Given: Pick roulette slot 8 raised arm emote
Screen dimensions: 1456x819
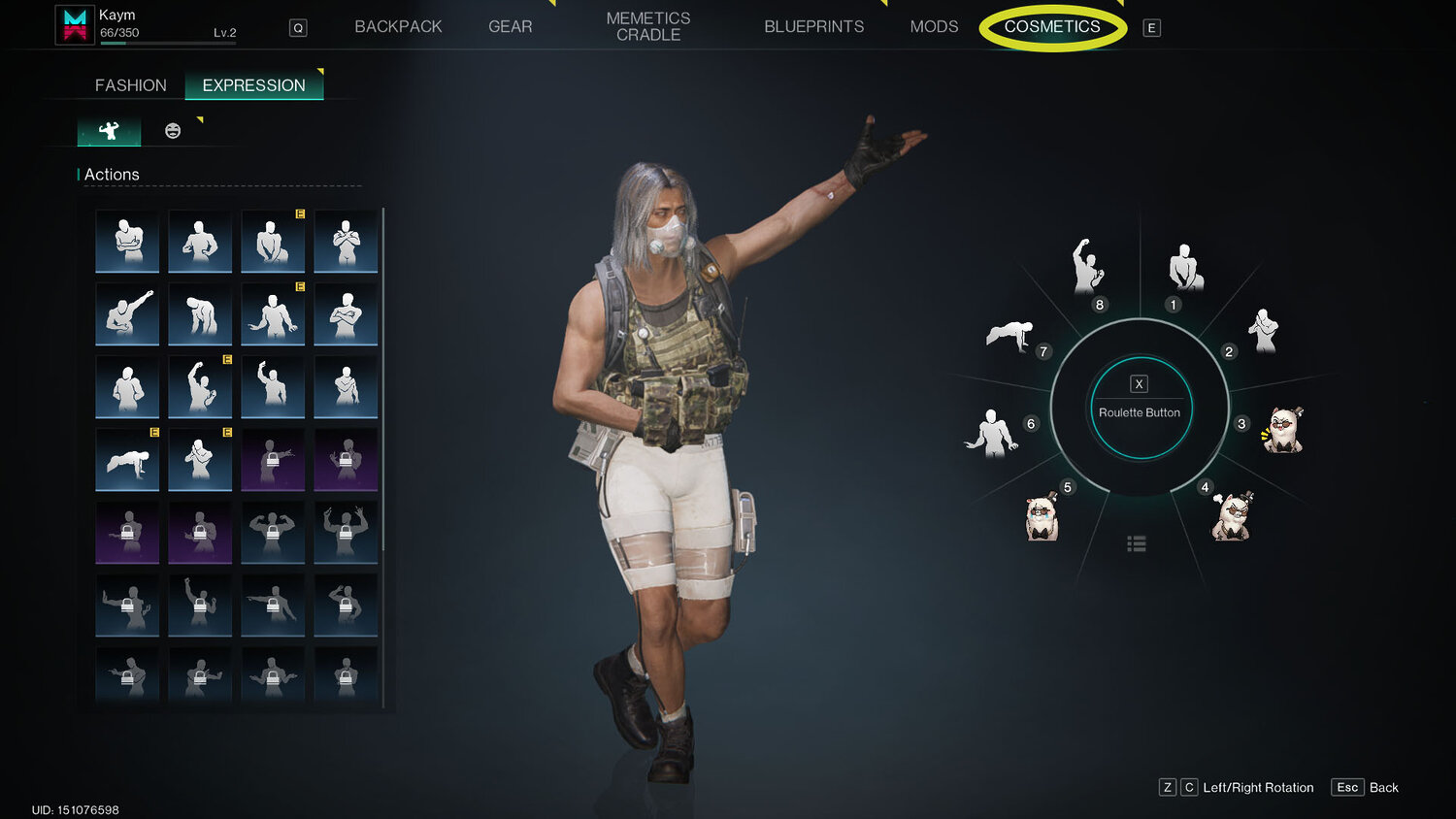Looking at the screenshot, I should pyautogui.click(x=1087, y=266).
